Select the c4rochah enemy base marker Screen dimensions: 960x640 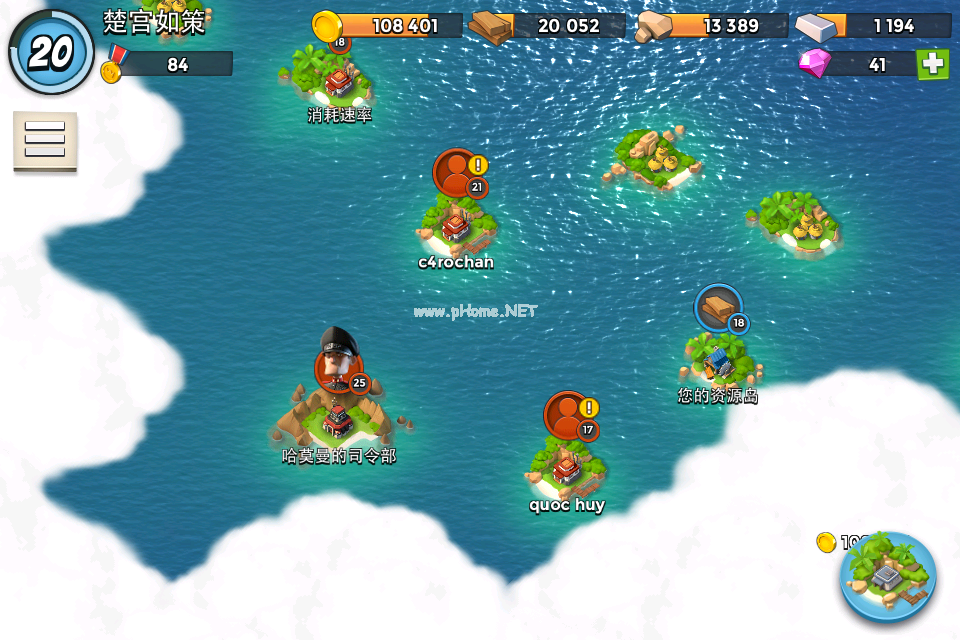[x=459, y=174]
